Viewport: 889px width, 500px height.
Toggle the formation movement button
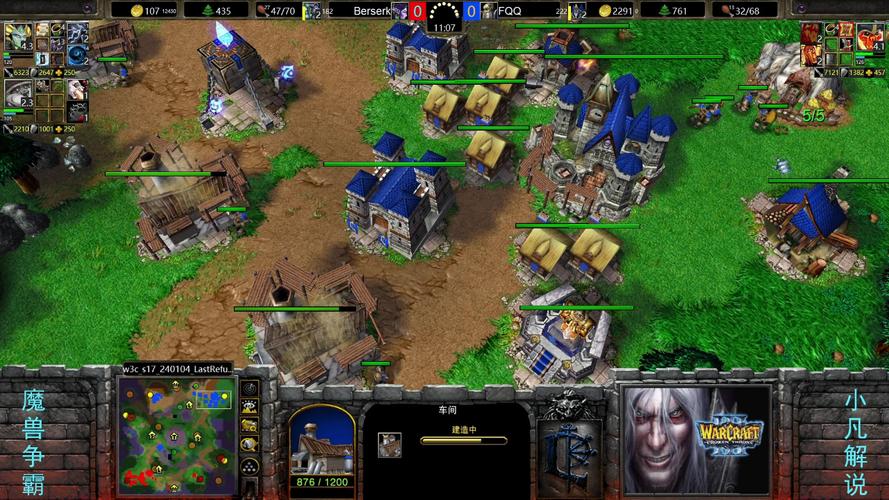pos(249,466)
